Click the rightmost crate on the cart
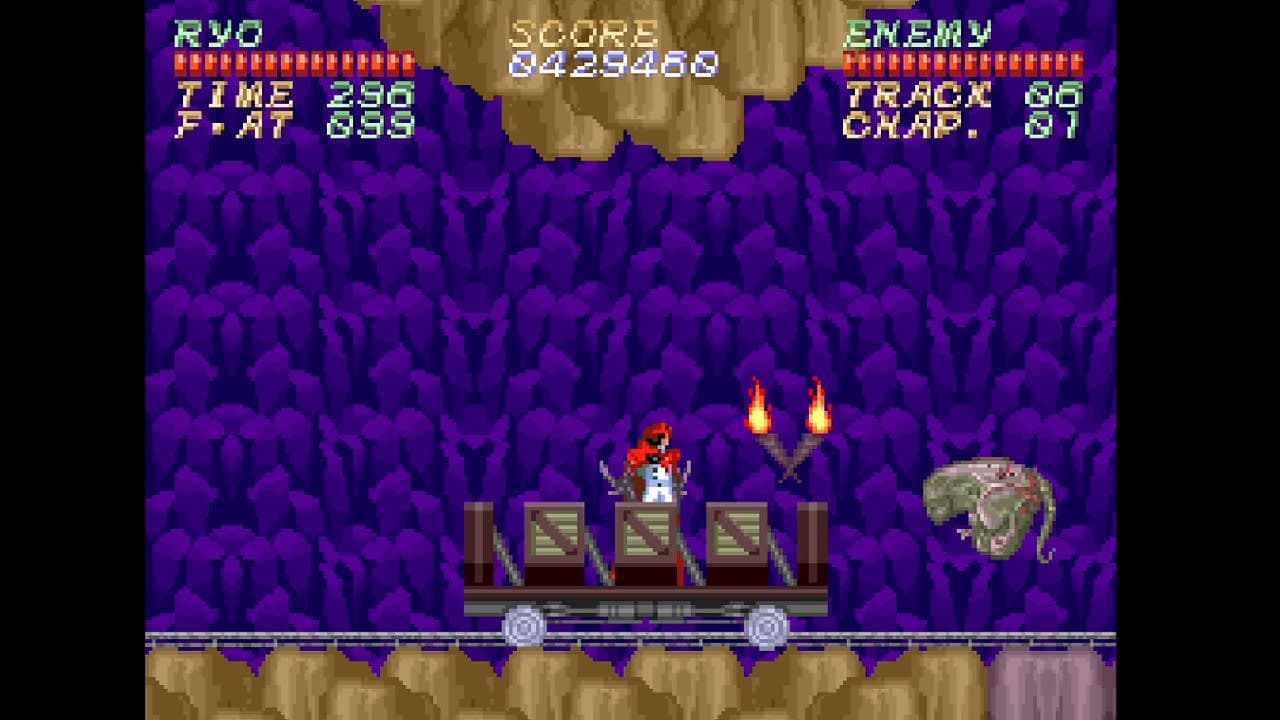Screen dimensions: 1280x720 tap(737, 535)
